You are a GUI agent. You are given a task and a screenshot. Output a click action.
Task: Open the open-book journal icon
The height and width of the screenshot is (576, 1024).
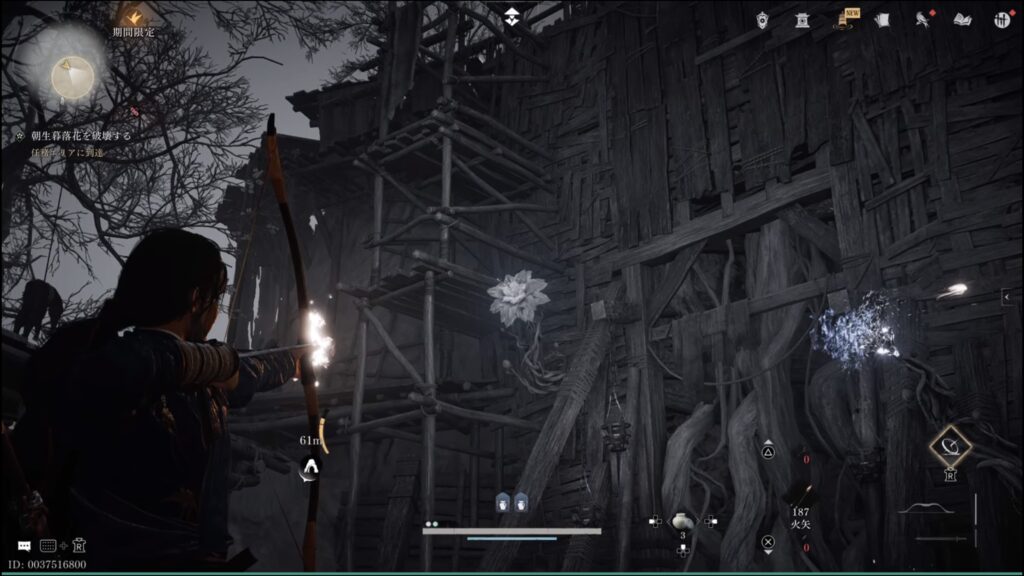[962, 20]
